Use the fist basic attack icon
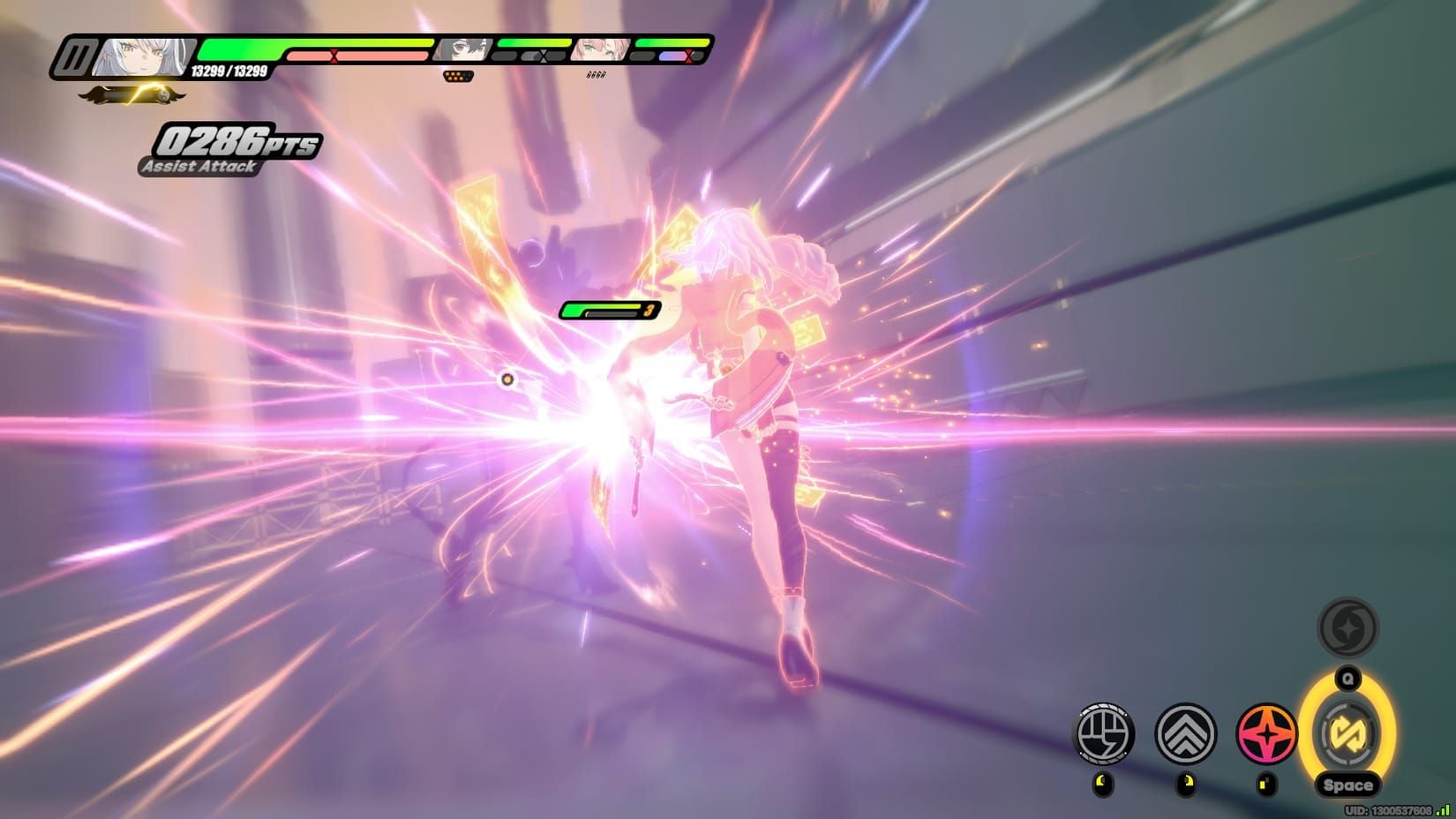 coord(1103,733)
